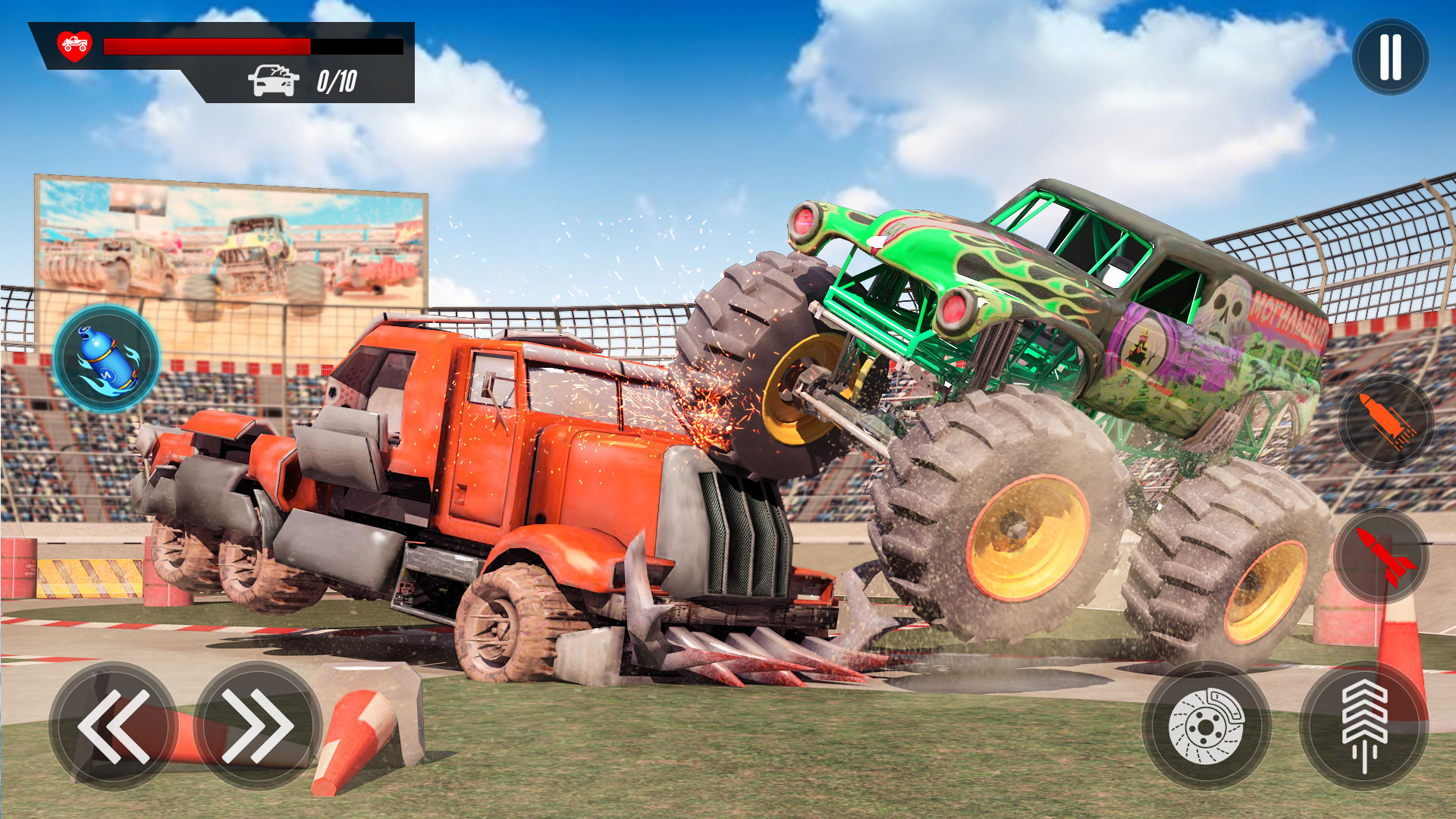Tap the crashed car counter icon

pos(275,80)
